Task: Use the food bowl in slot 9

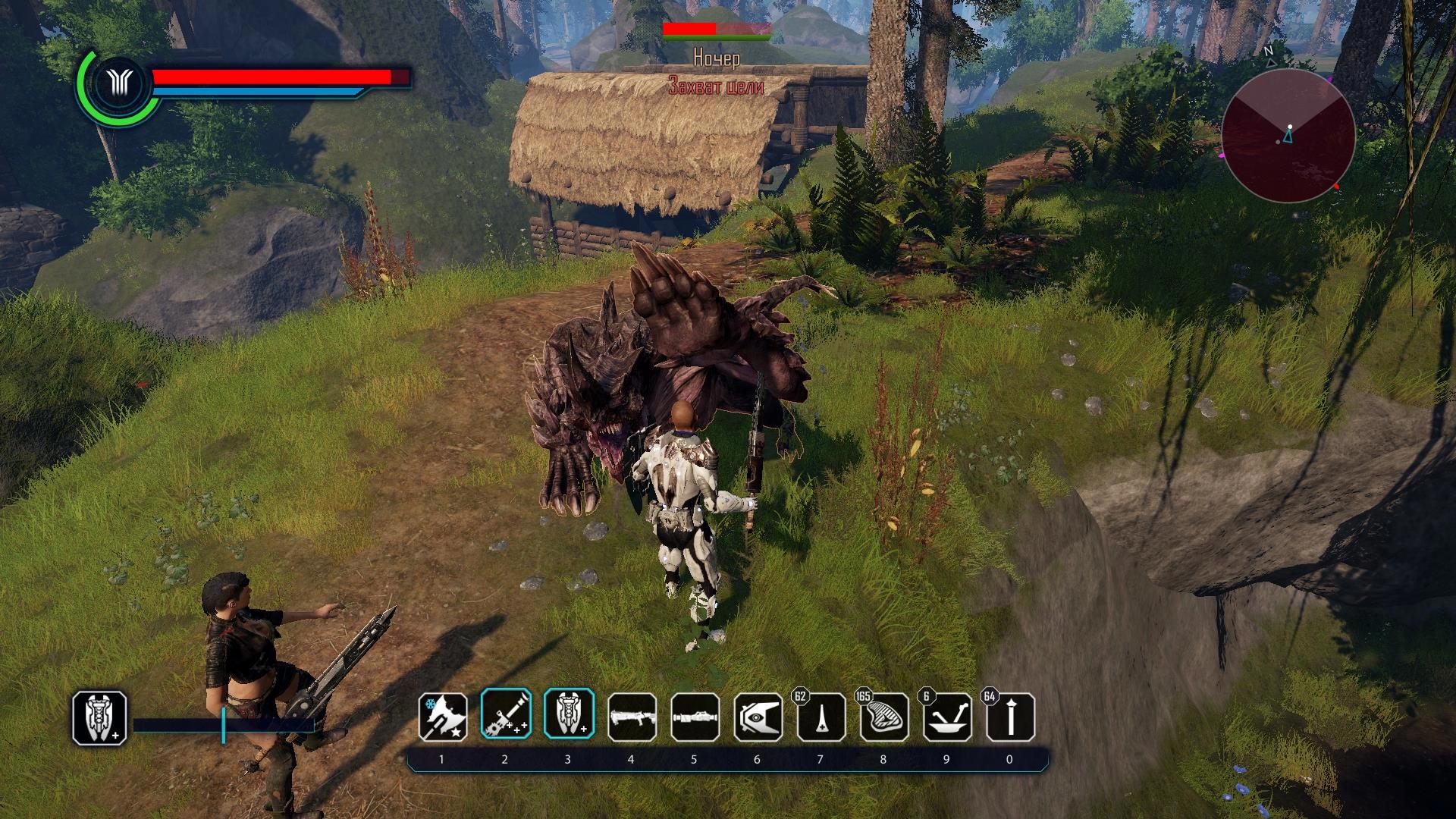Action: pos(947,717)
